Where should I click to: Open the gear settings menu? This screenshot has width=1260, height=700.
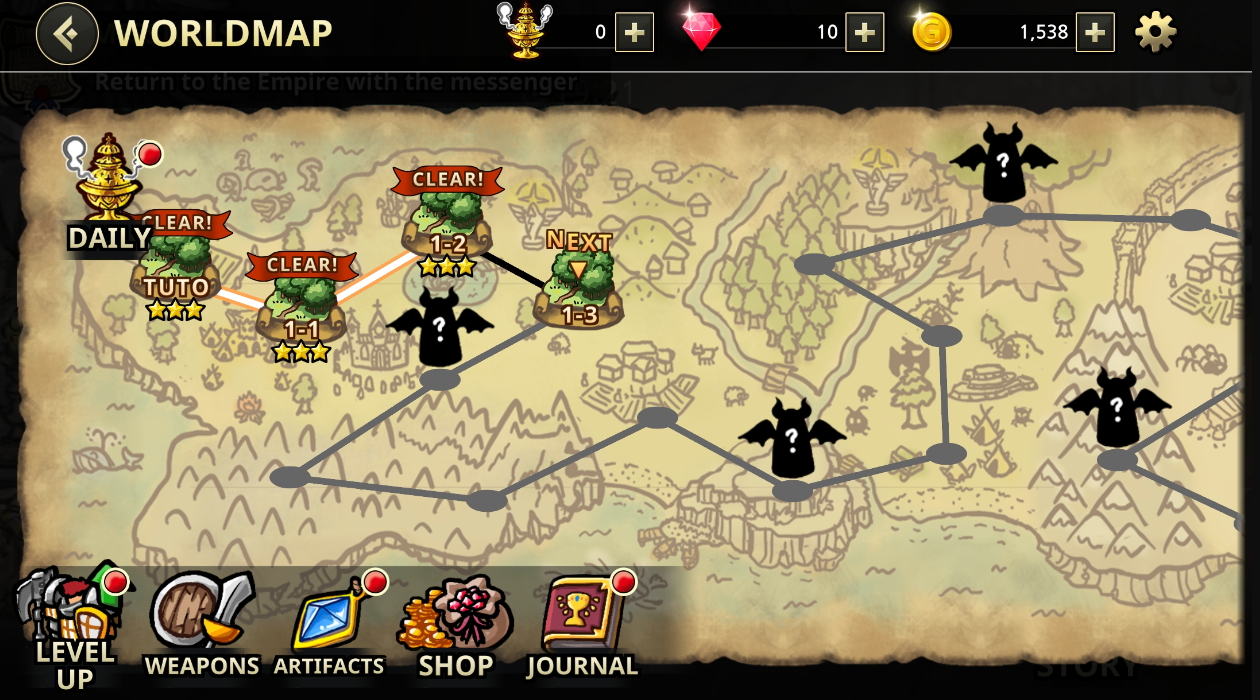pos(1155,33)
